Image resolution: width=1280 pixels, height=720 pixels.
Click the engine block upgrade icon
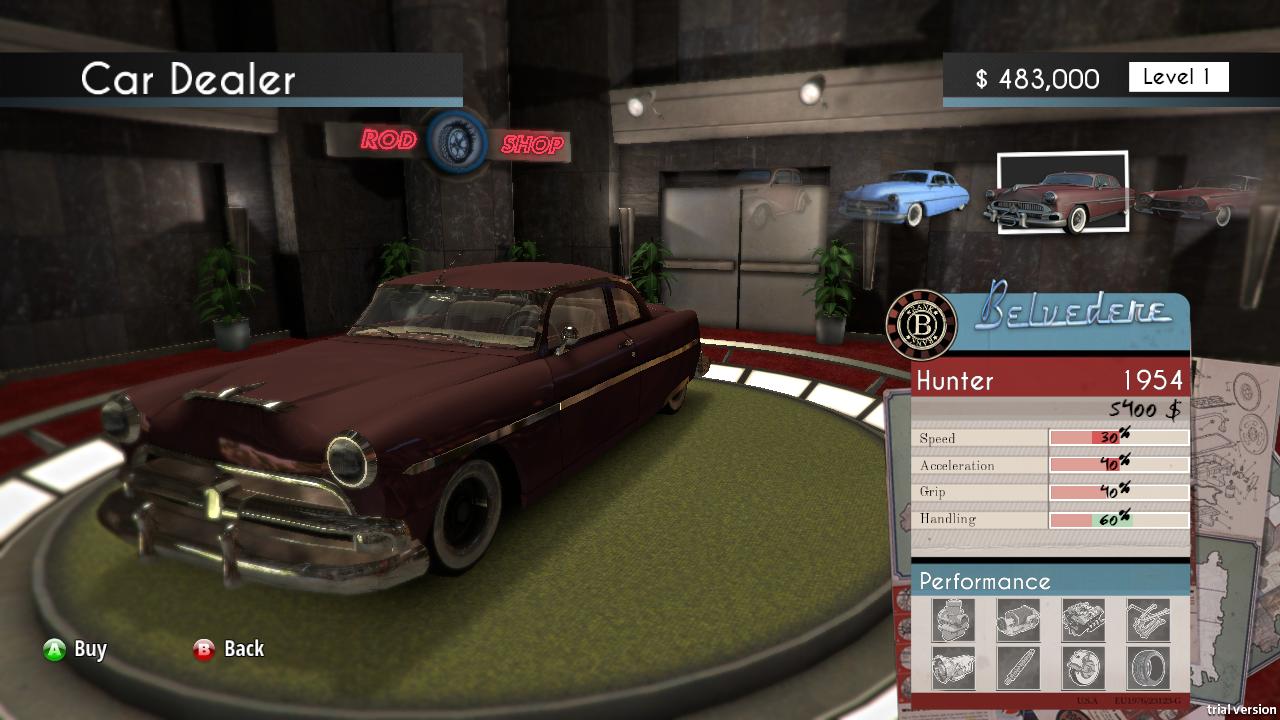pyautogui.click(x=1083, y=619)
